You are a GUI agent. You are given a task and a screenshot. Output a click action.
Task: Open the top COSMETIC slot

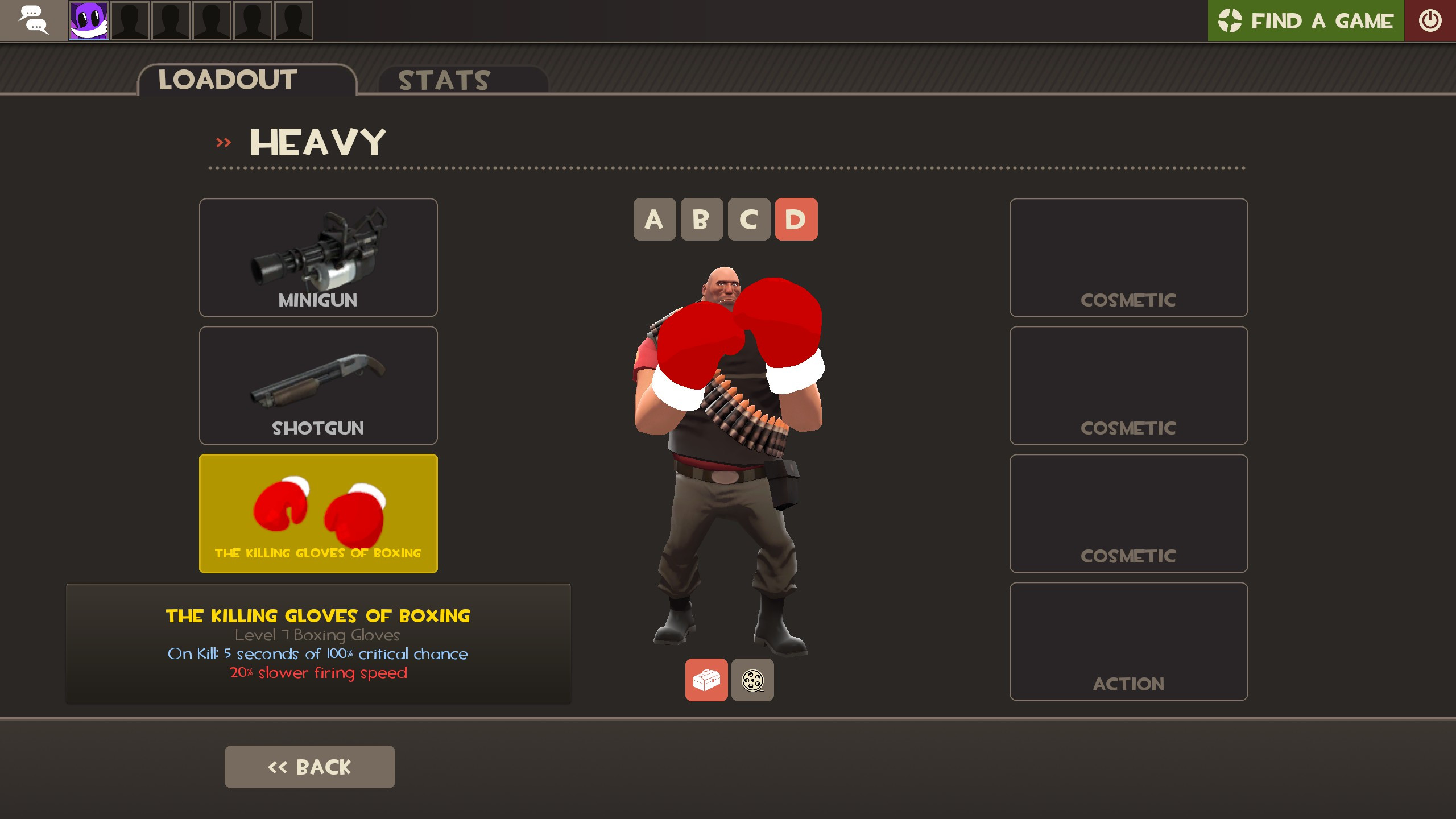point(1128,258)
